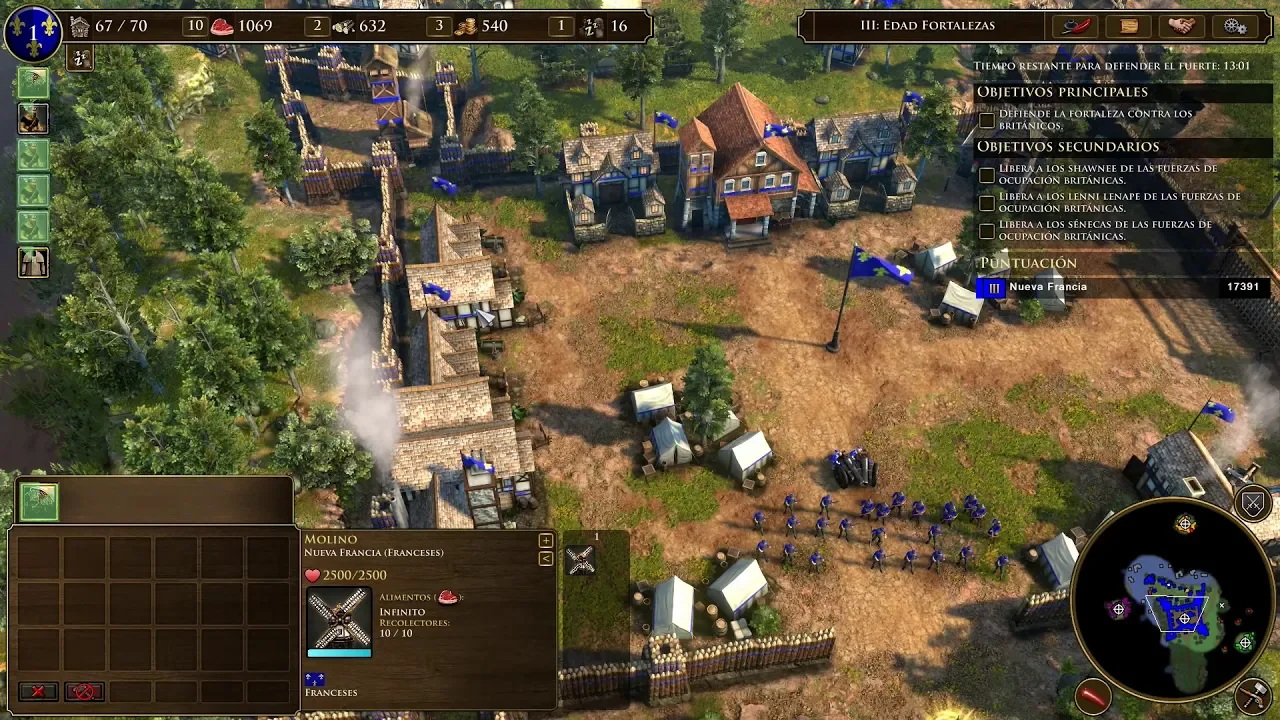Select the idle villager button
The height and width of the screenshot is (720, 1280).
[79, 59]
